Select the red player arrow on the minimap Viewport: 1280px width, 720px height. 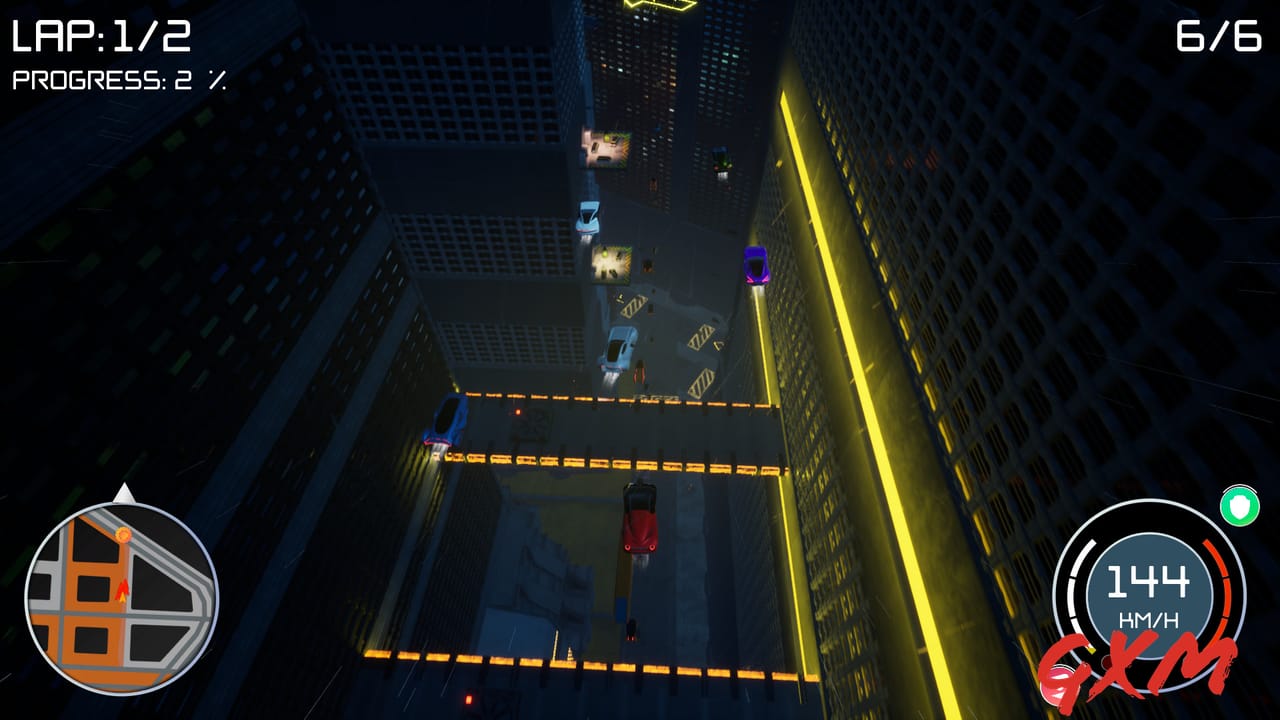pos(122,592)
